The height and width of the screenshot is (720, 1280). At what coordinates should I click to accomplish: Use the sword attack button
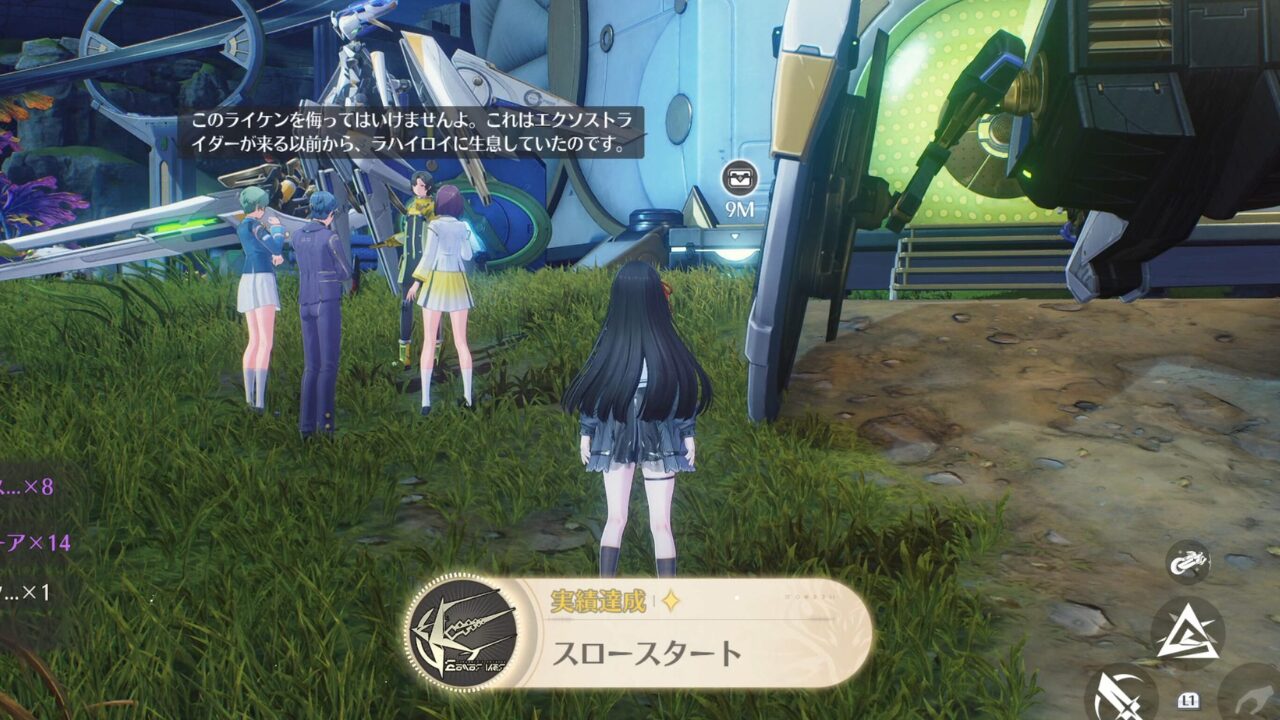[x=1118, y=694]
